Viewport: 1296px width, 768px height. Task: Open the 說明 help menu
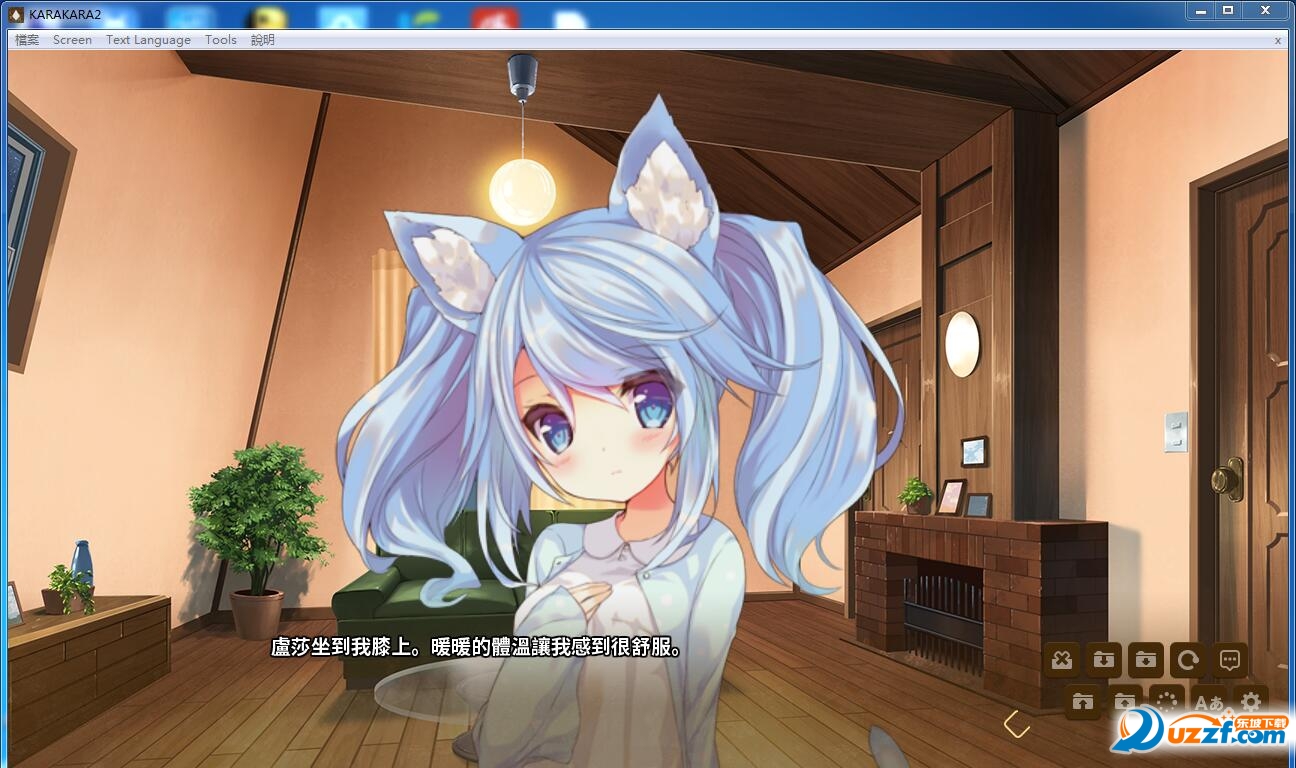pos(263,40)
